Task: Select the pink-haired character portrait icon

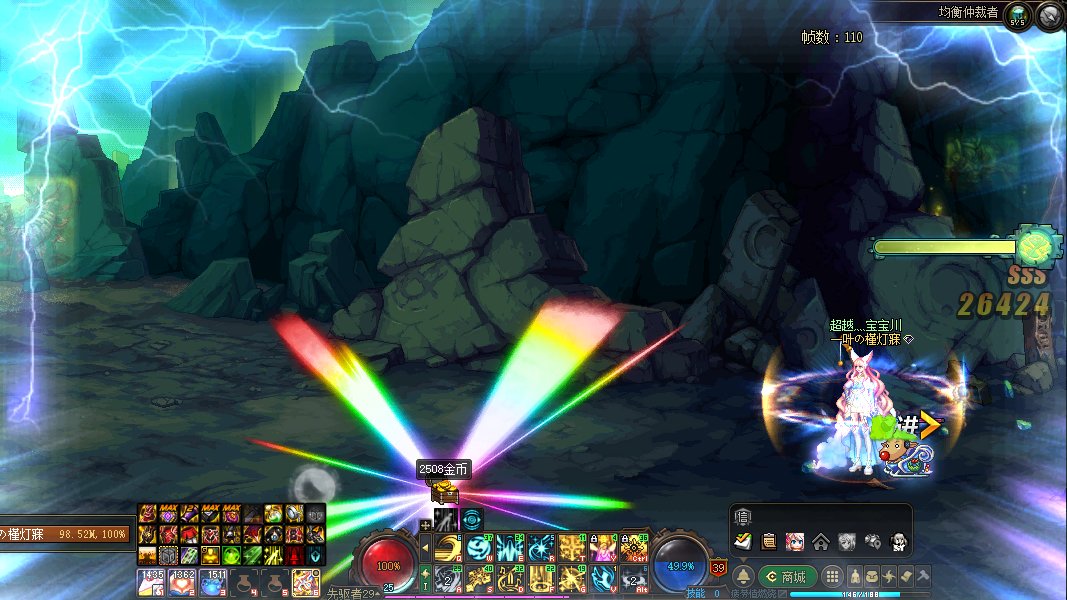Action: click(x=794, y=541)
